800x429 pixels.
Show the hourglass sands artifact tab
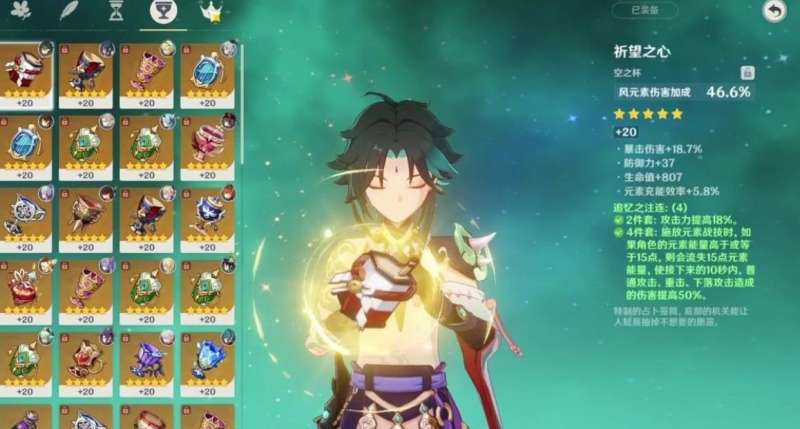pos(116,12)
